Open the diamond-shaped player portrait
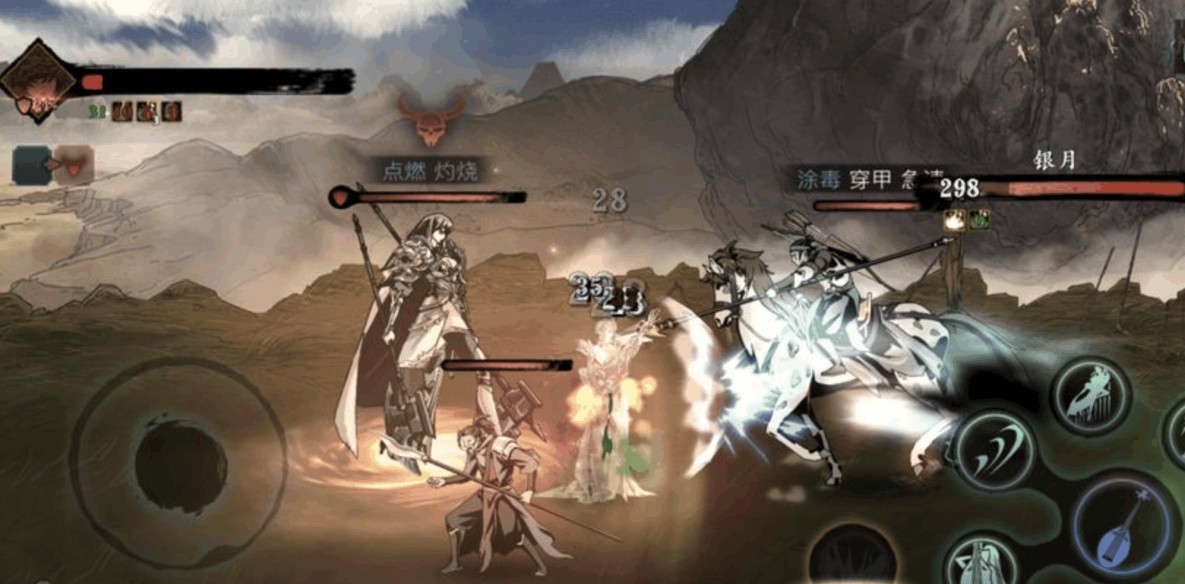 [38, 82]
